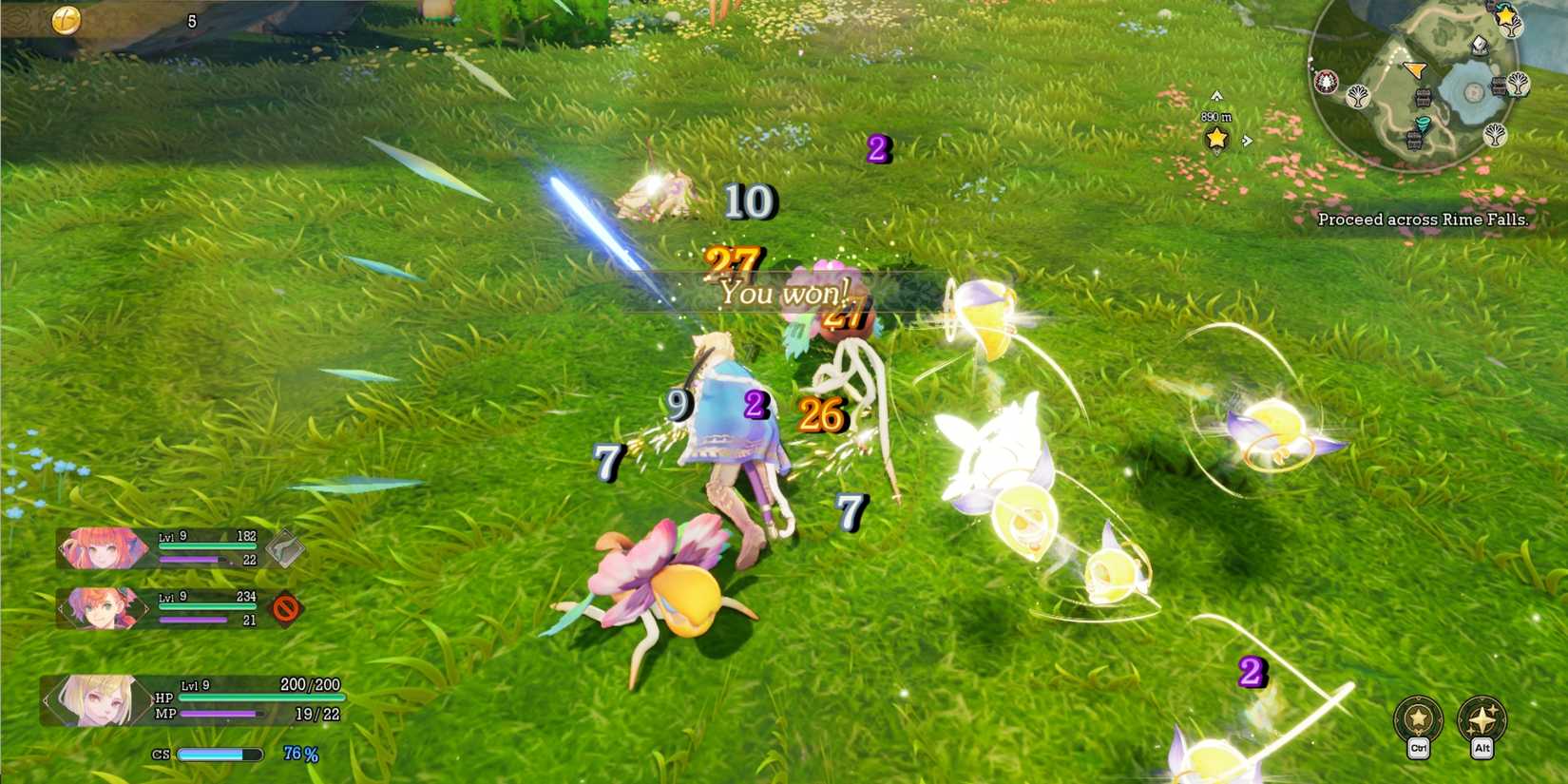Select the red enemy marker on the minimap edge
This screenshot has width=1568, height=784.
click(x=1325, y=83)
